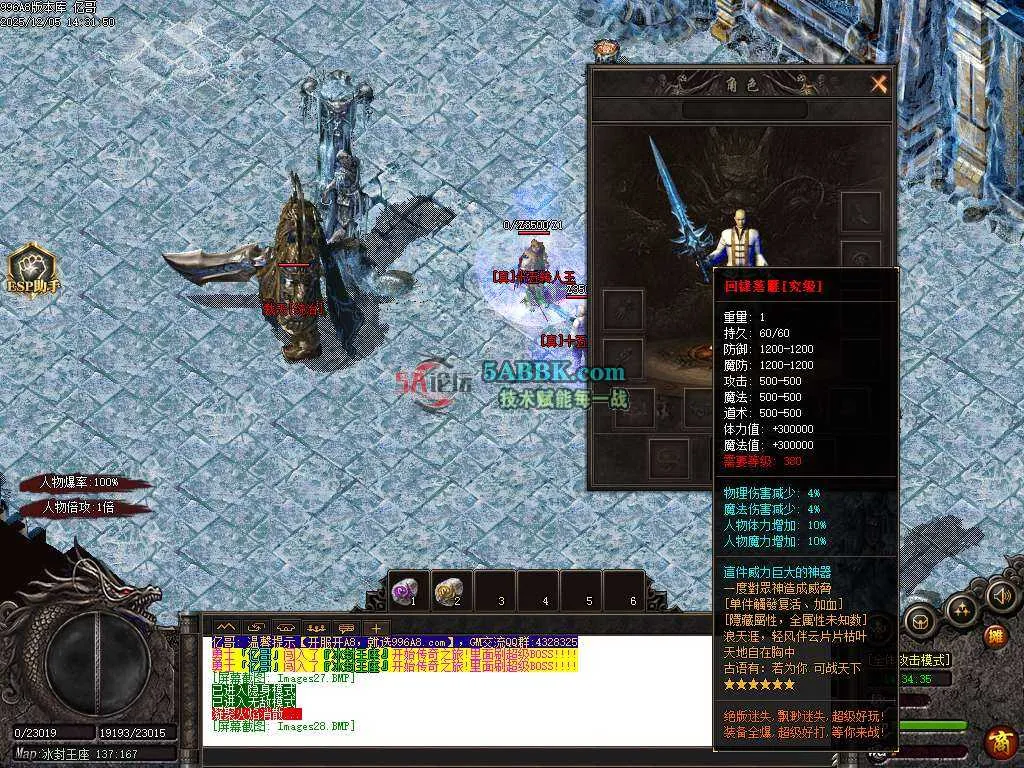
Task: Open the 商 shop button
Action: [999, 743]
